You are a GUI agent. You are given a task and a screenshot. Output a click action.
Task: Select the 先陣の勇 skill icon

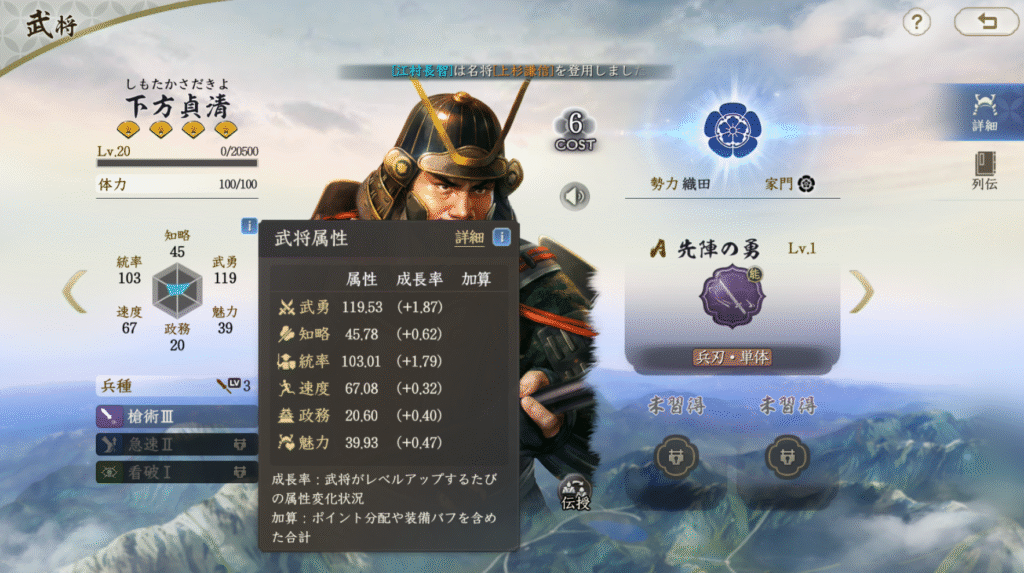tap(732, 297)
